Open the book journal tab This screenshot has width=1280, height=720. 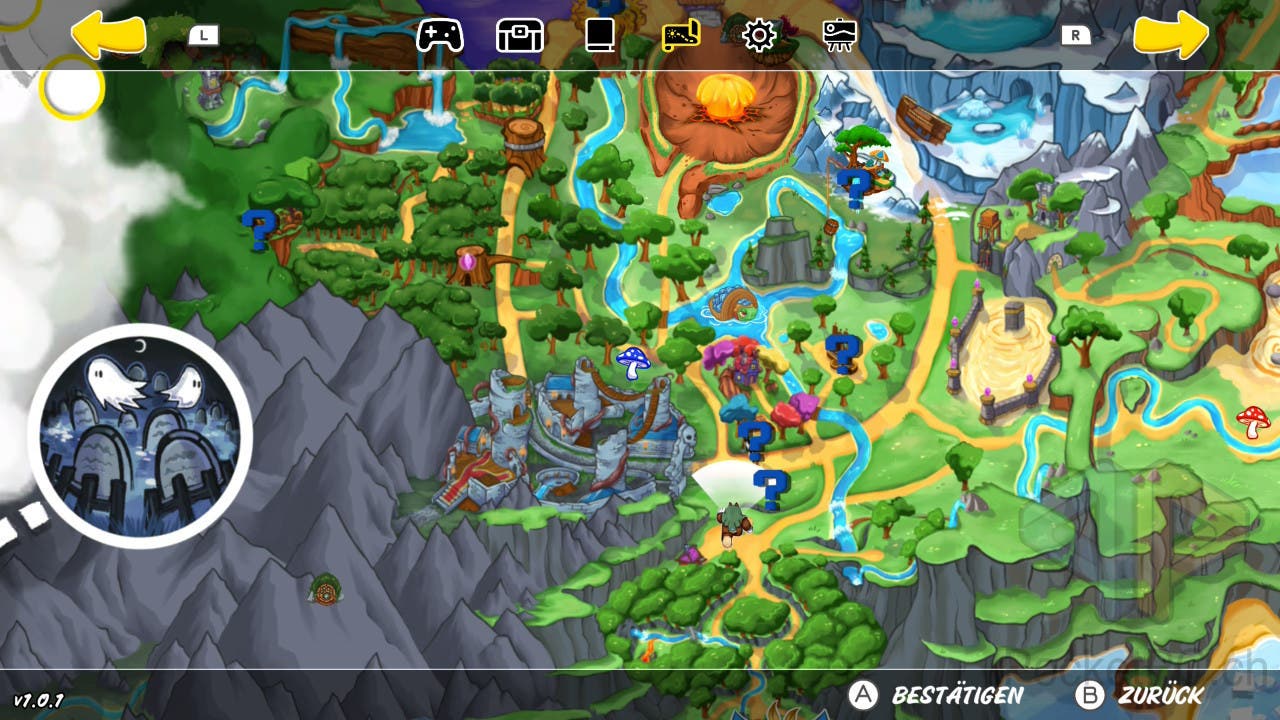coord(599,36)
